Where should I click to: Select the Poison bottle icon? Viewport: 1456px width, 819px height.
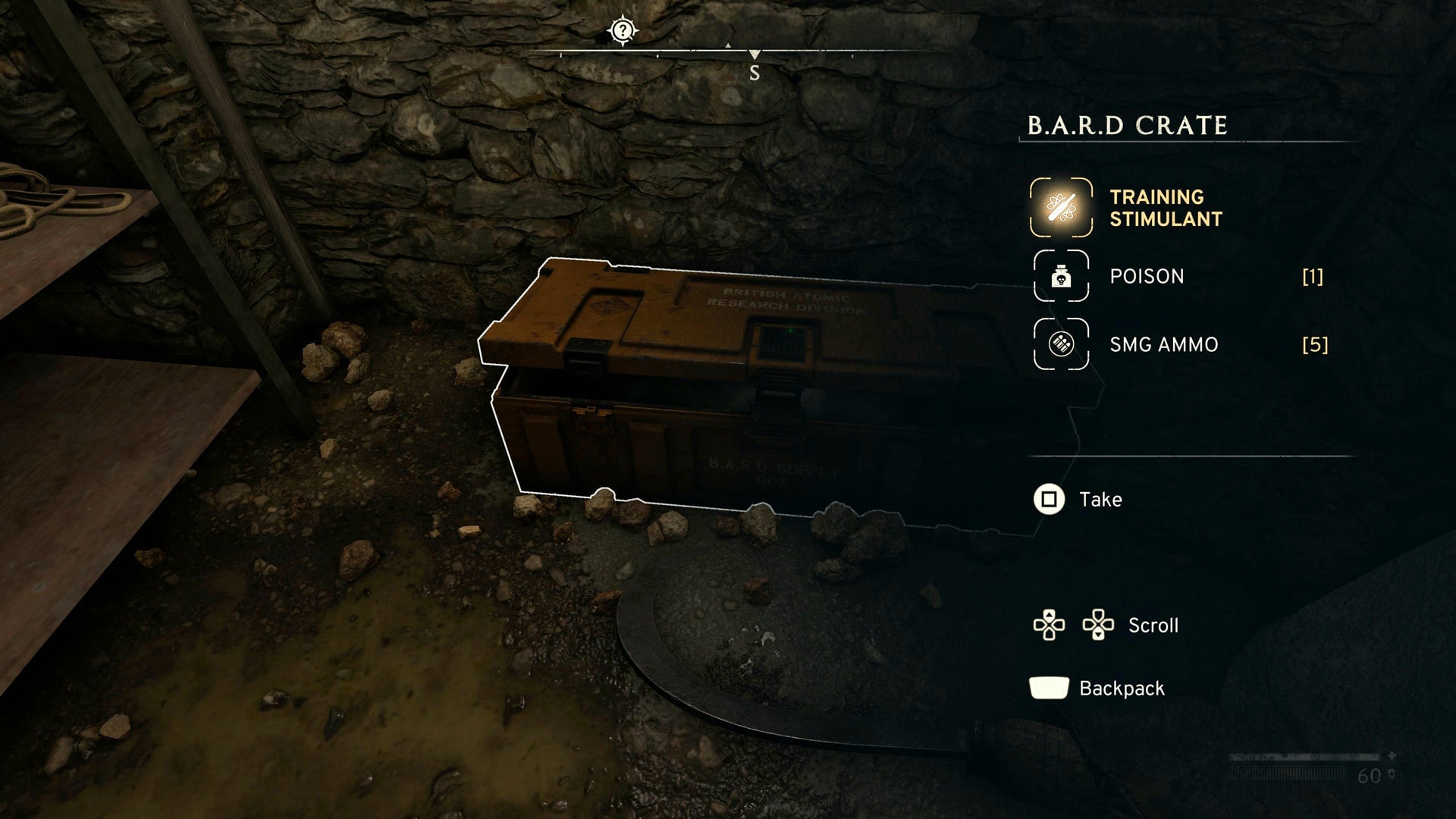click(x=1062, y=276)
